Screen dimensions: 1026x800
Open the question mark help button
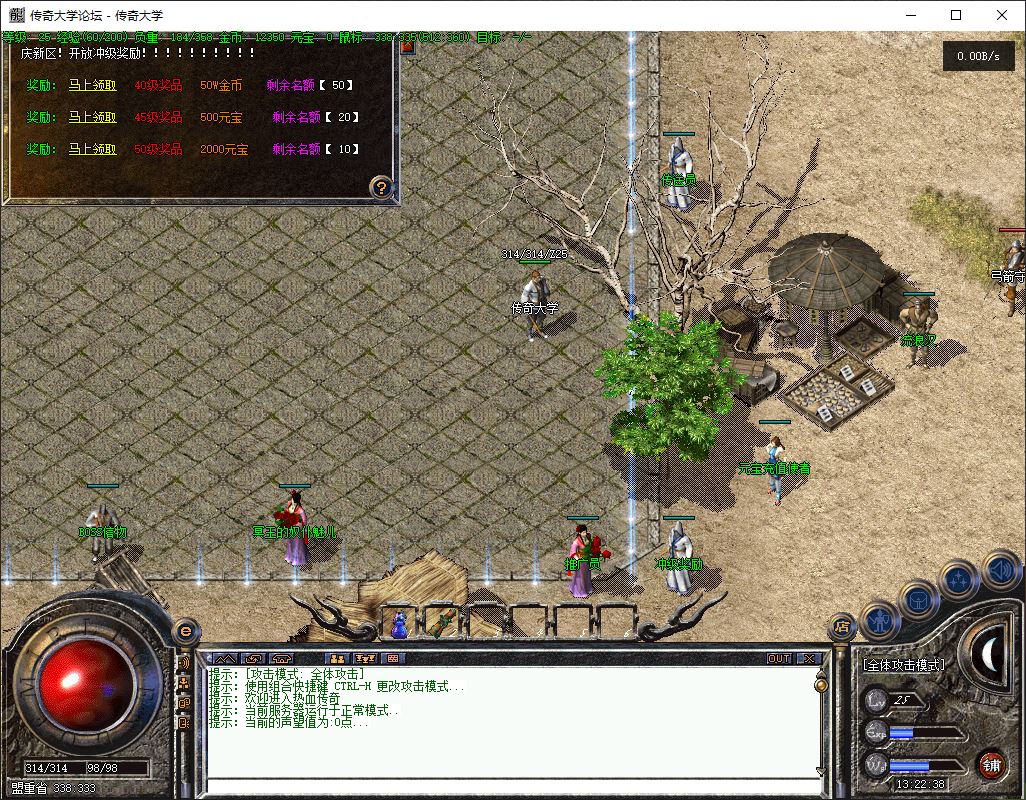(381, 186)
